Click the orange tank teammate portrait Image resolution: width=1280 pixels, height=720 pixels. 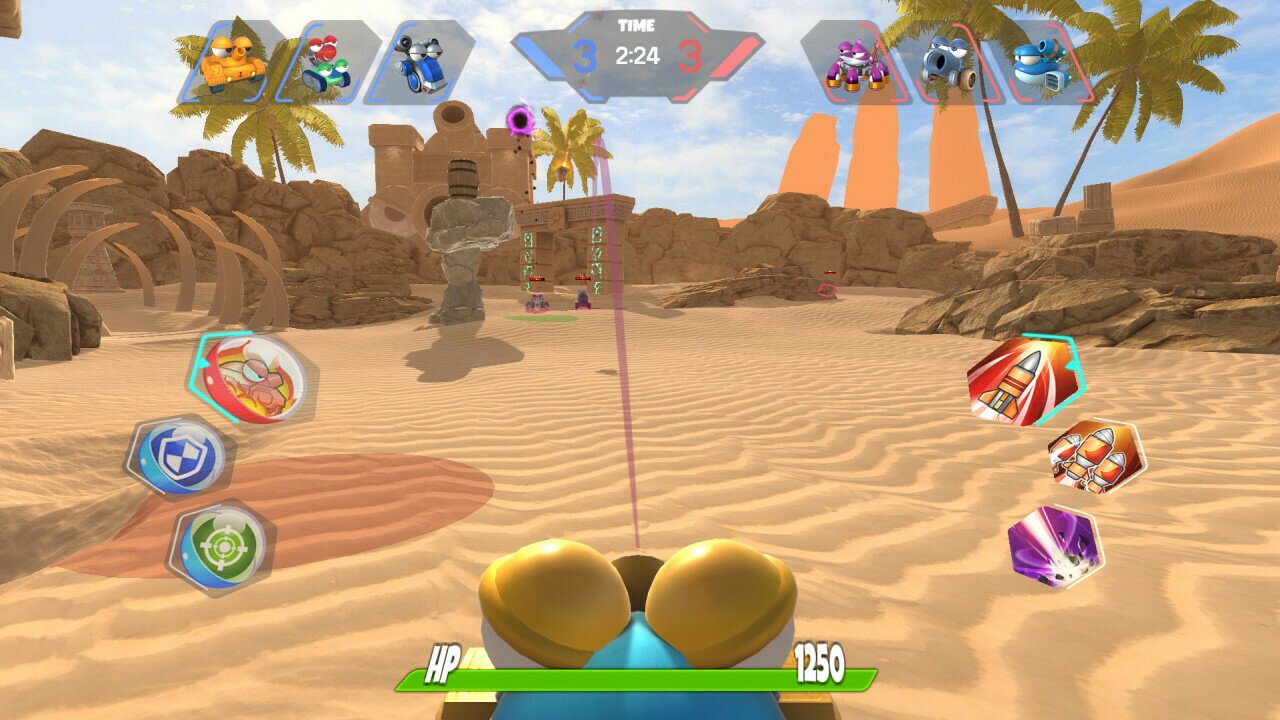(x=232, y=62)
